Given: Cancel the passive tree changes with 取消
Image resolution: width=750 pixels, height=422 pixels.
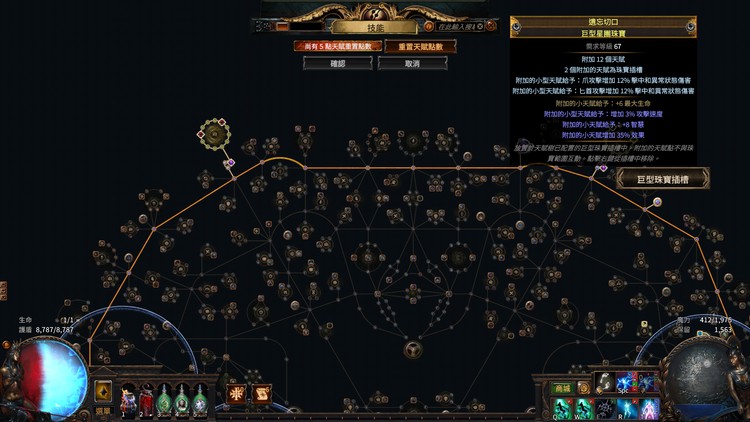Looking at the screenshot, I should [412, 63].
